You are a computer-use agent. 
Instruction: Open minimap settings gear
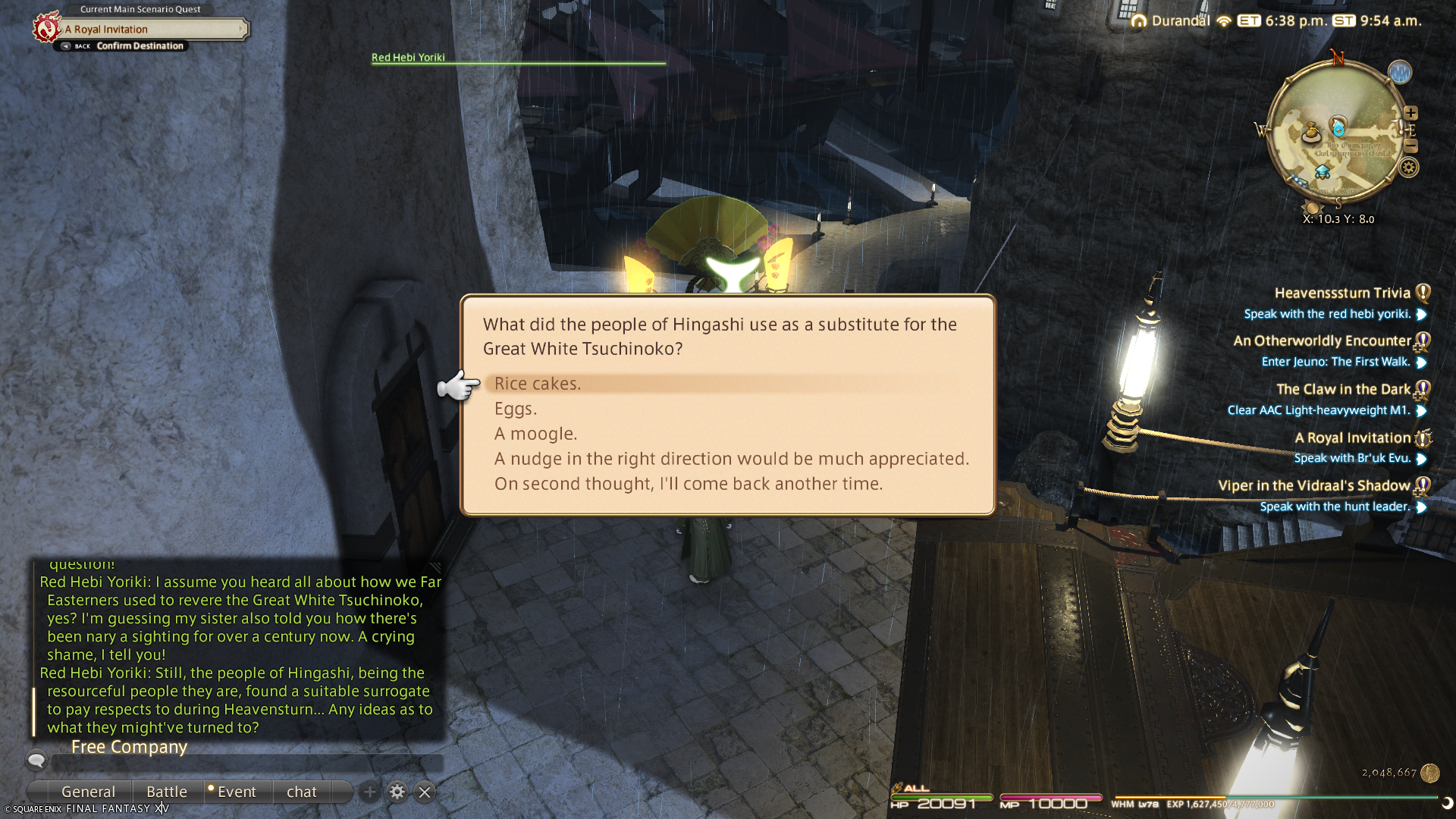pos(1409,168)
